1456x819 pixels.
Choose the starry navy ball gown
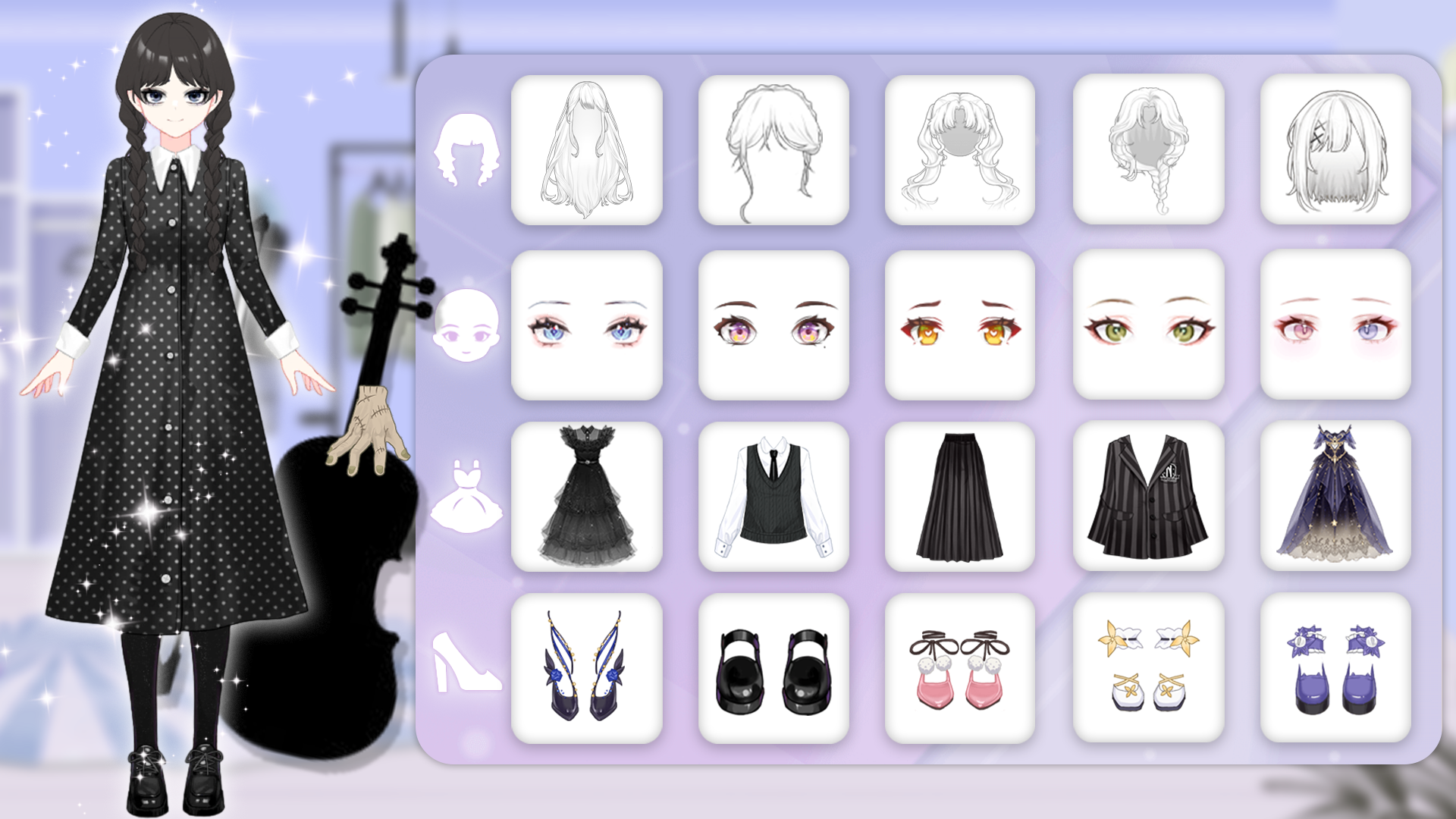click(1333, 497)
